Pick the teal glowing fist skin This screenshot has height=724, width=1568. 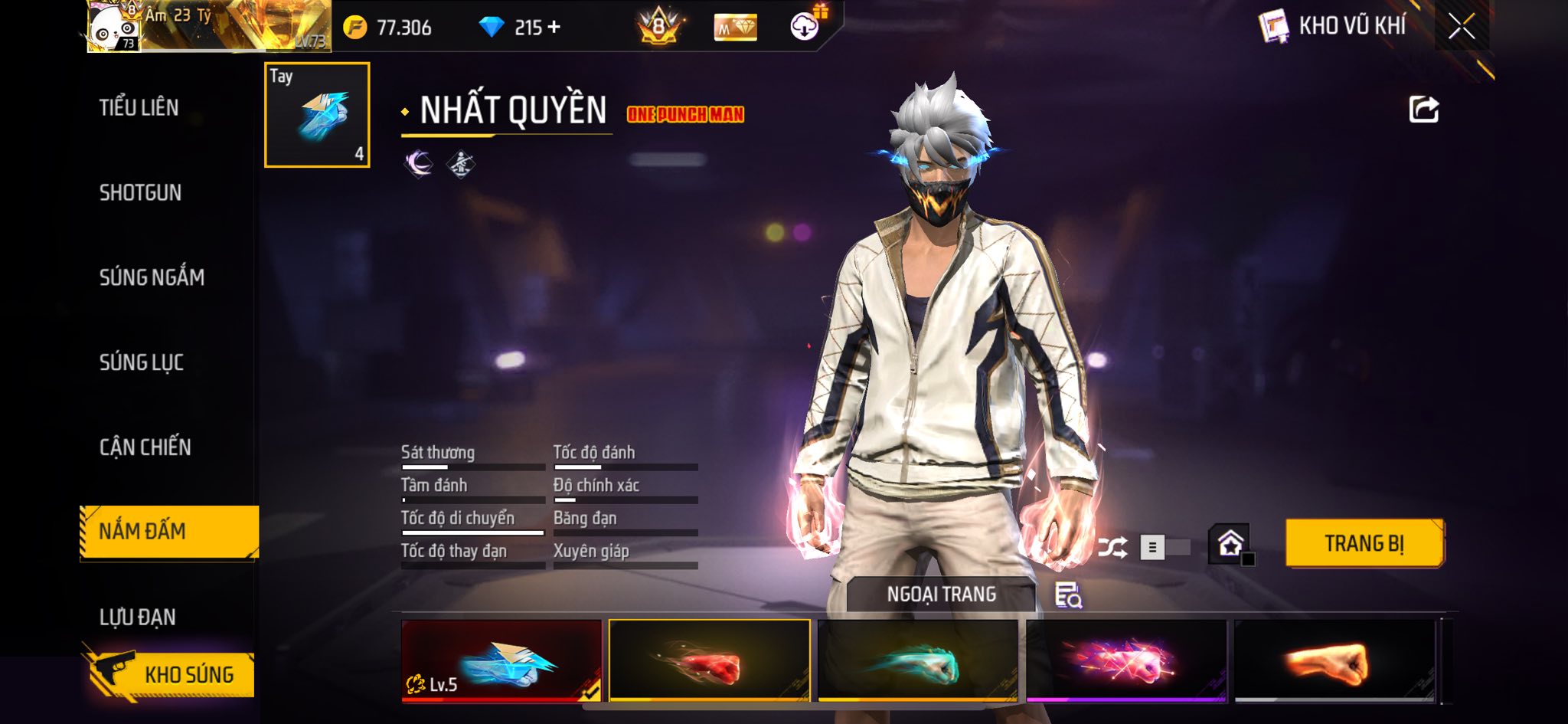tap(917, 660)
